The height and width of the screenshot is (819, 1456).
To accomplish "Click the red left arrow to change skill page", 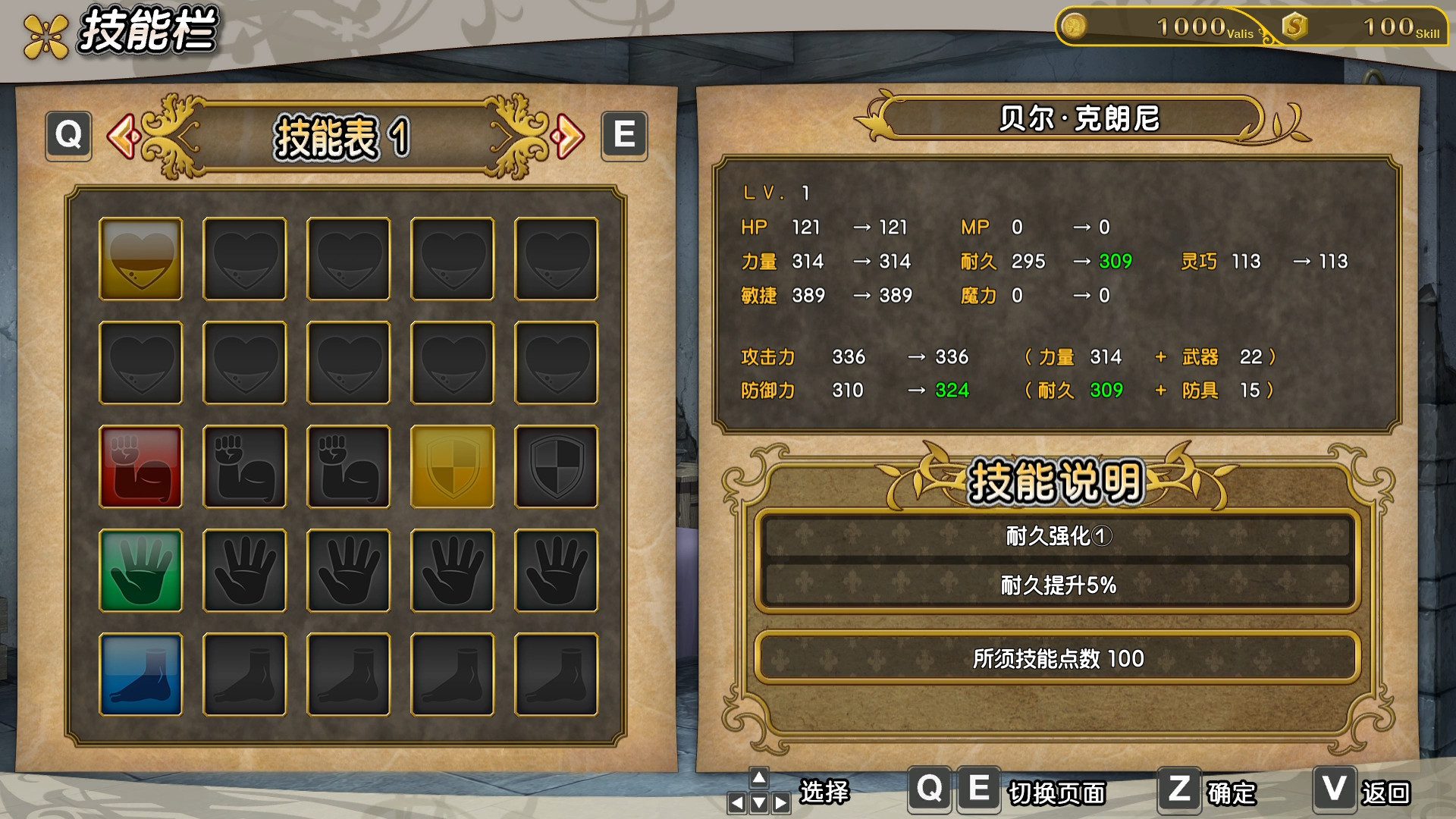I will point(125,136).
